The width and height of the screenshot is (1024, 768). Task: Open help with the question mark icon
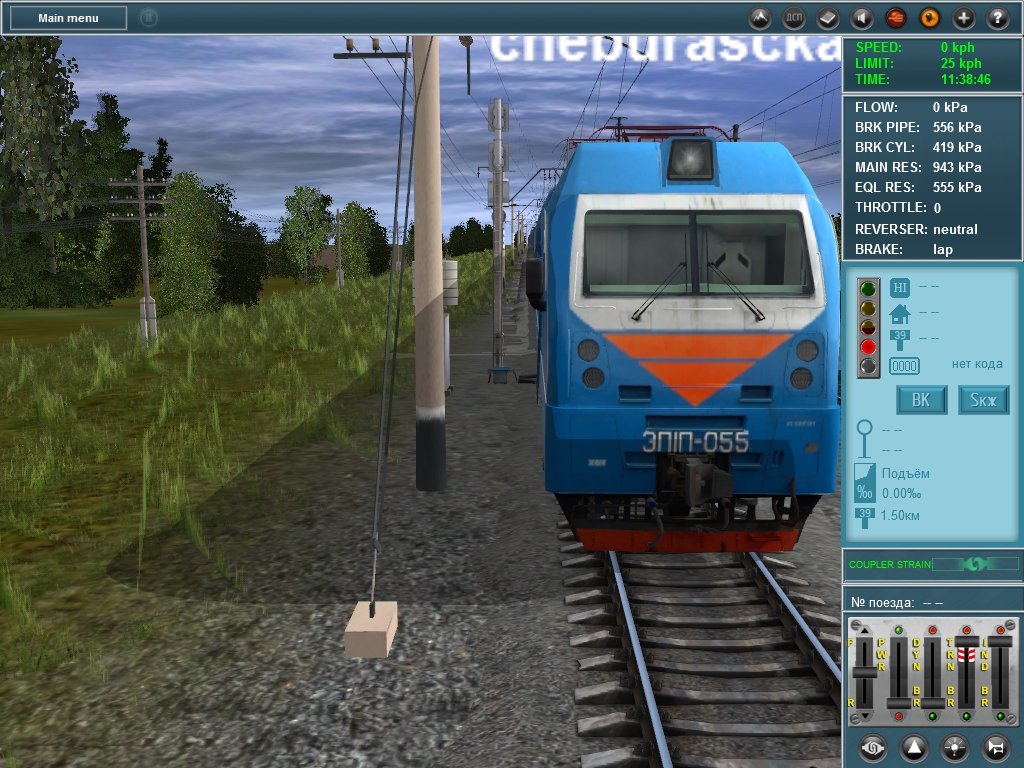pos(998,18)
